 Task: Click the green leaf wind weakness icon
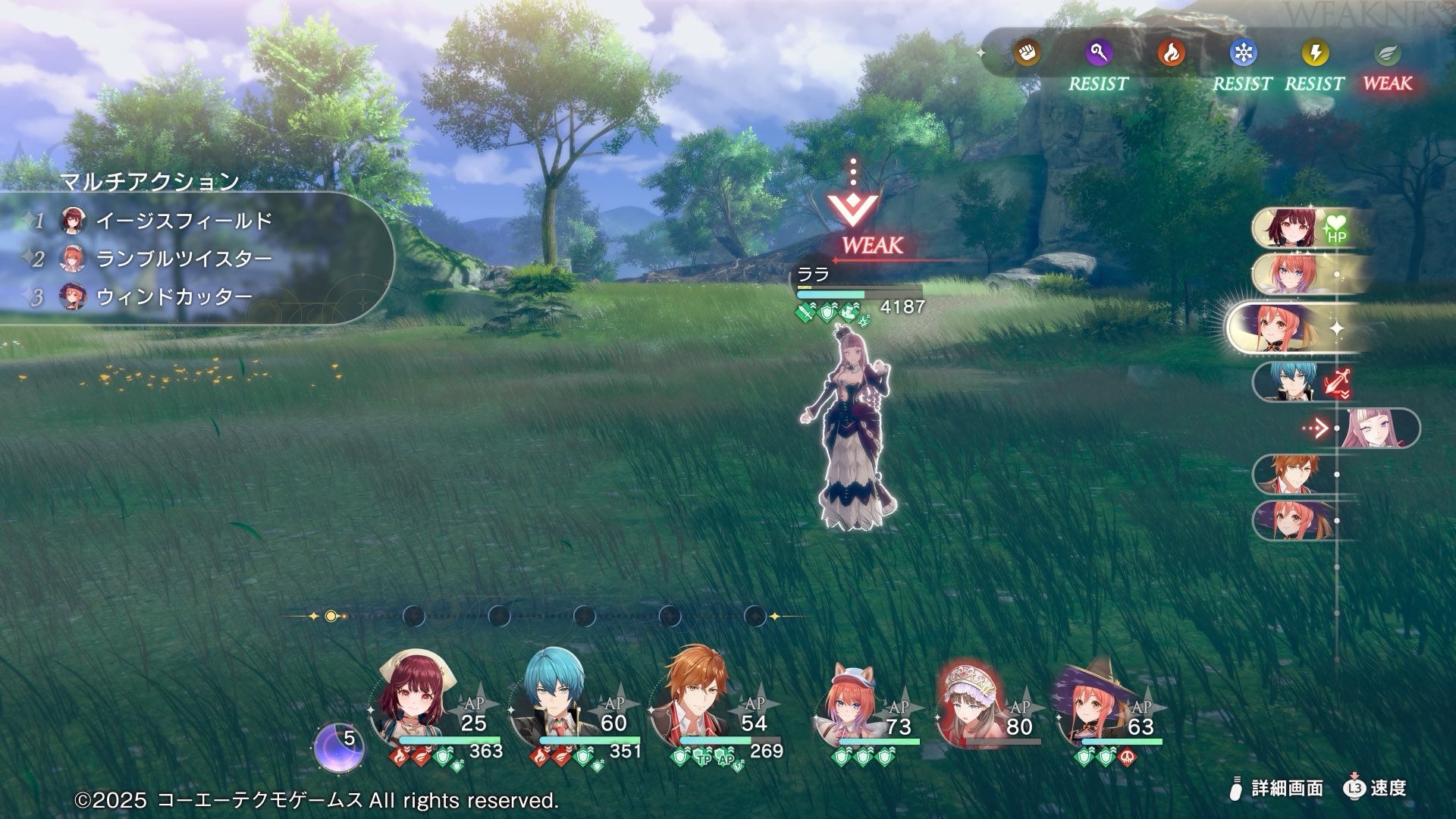(x=1387, y=53)
